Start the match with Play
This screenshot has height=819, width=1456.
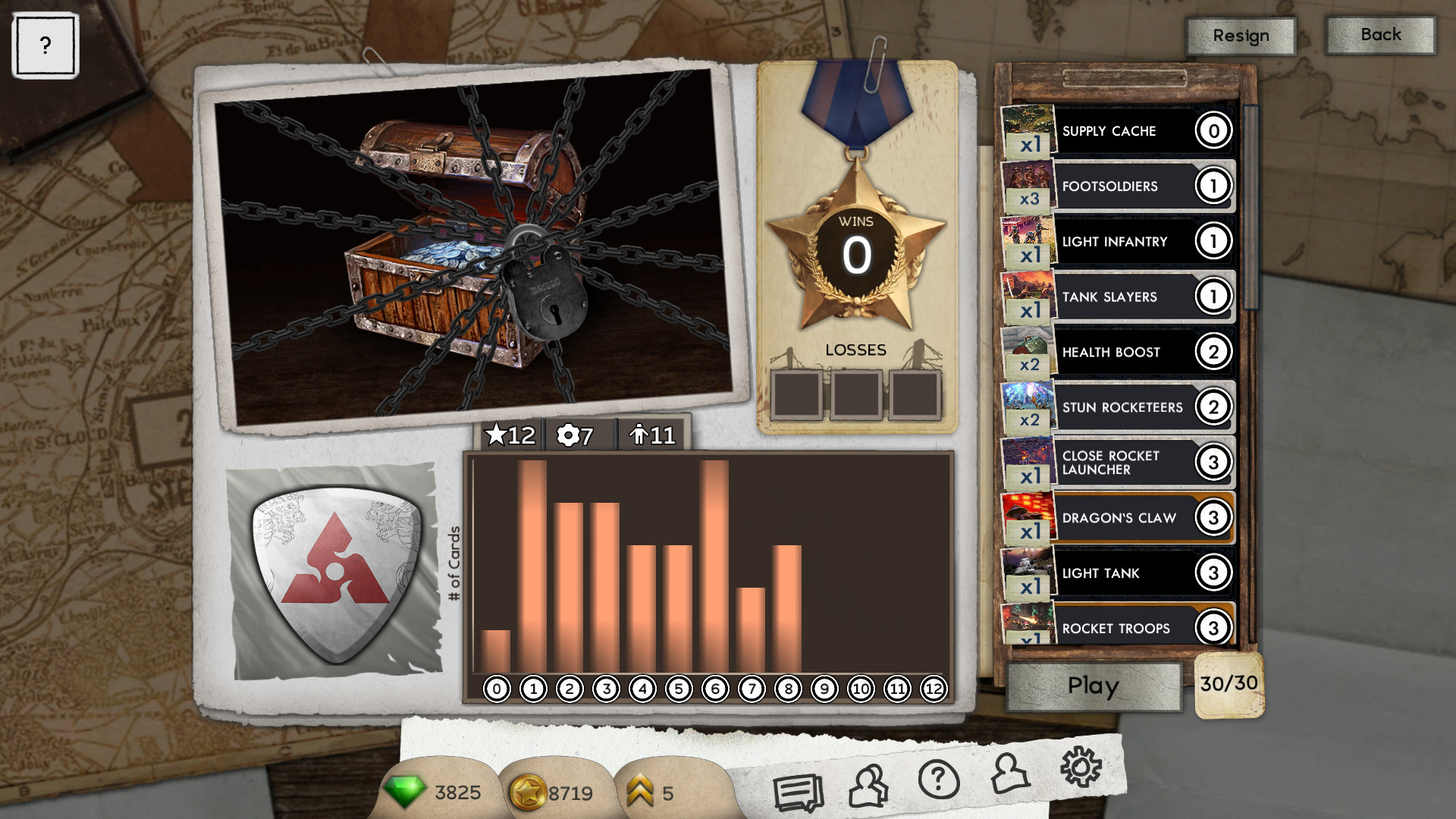1093,686
